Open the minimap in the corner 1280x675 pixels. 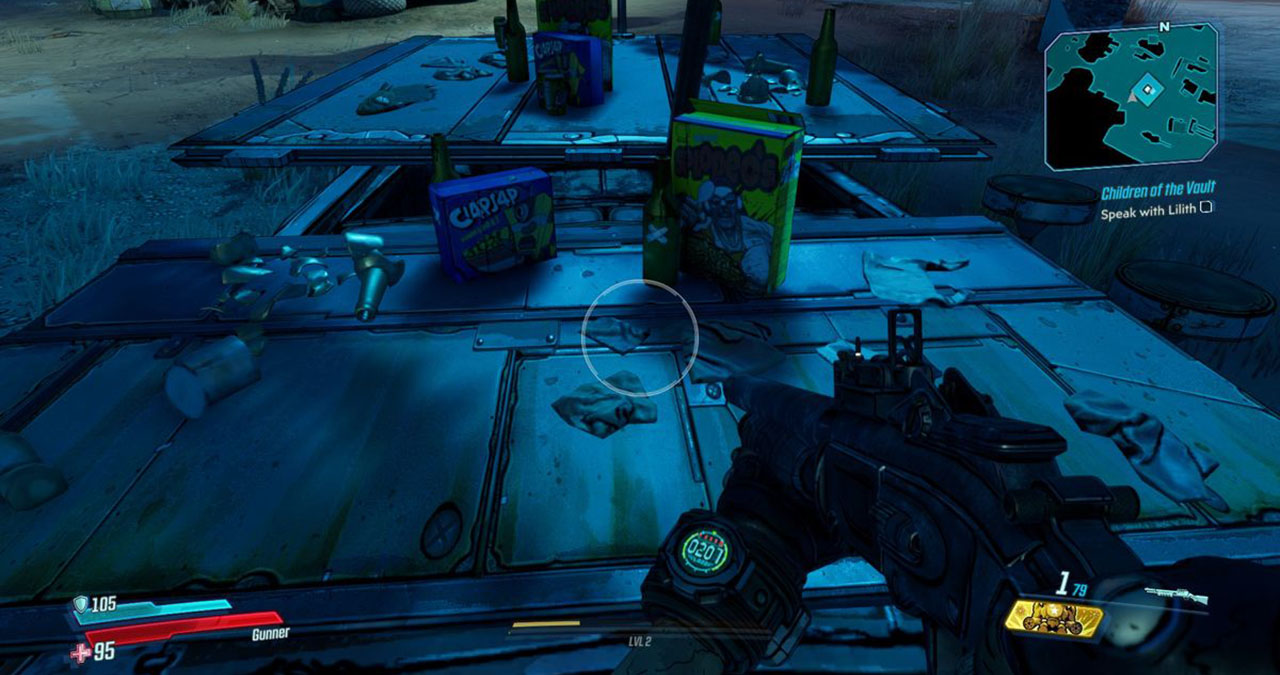pos(1130,93)
